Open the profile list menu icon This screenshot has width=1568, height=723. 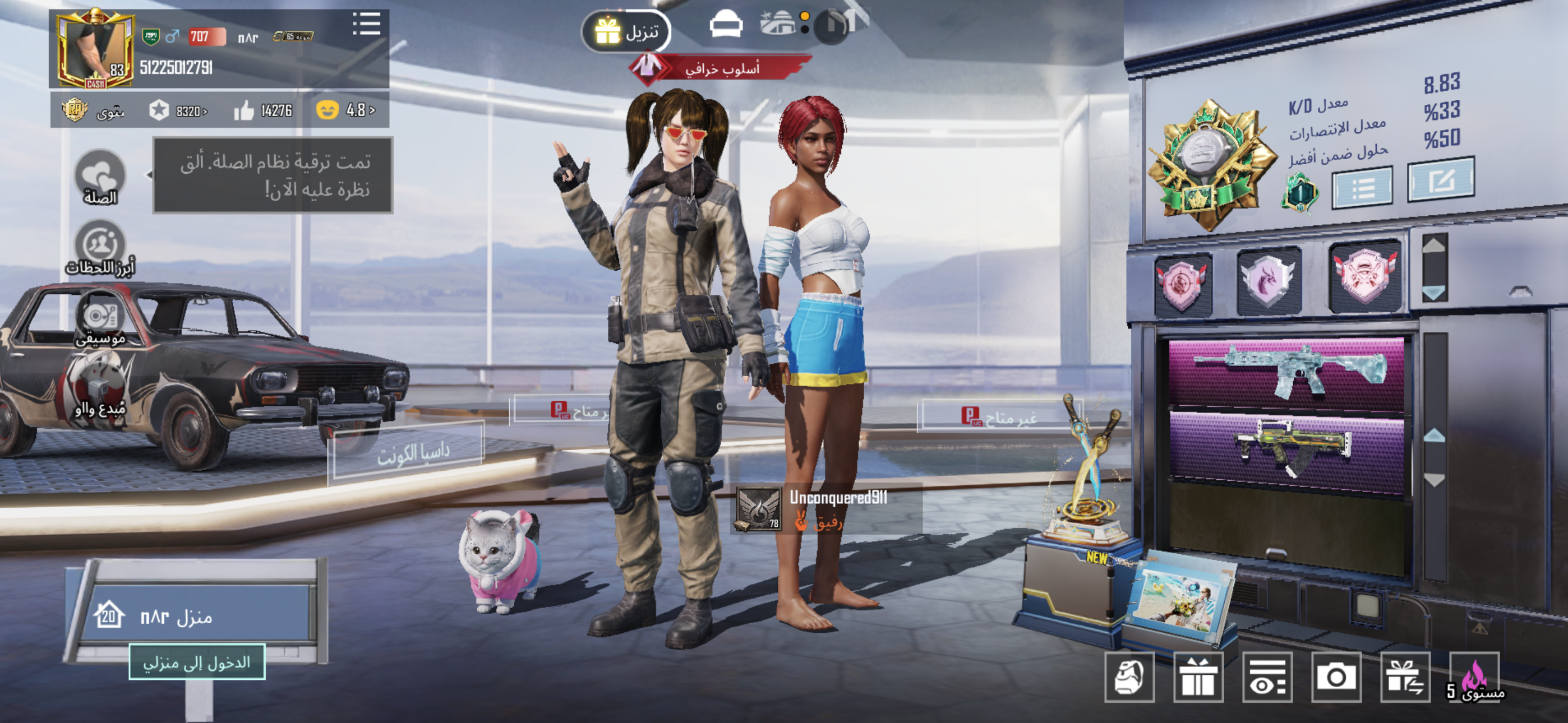[366, 24]
